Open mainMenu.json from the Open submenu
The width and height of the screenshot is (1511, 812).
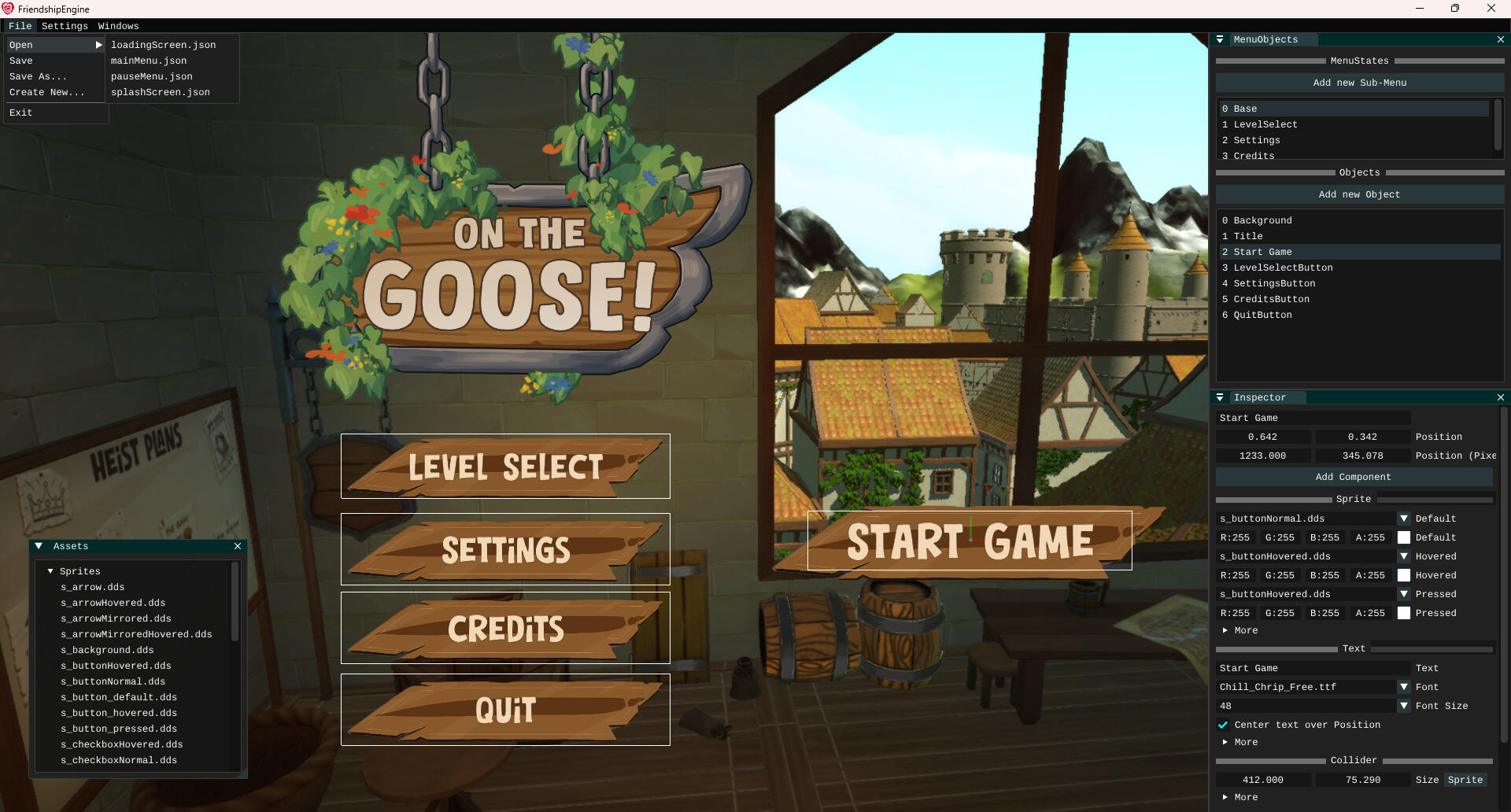tap(150, 61)
